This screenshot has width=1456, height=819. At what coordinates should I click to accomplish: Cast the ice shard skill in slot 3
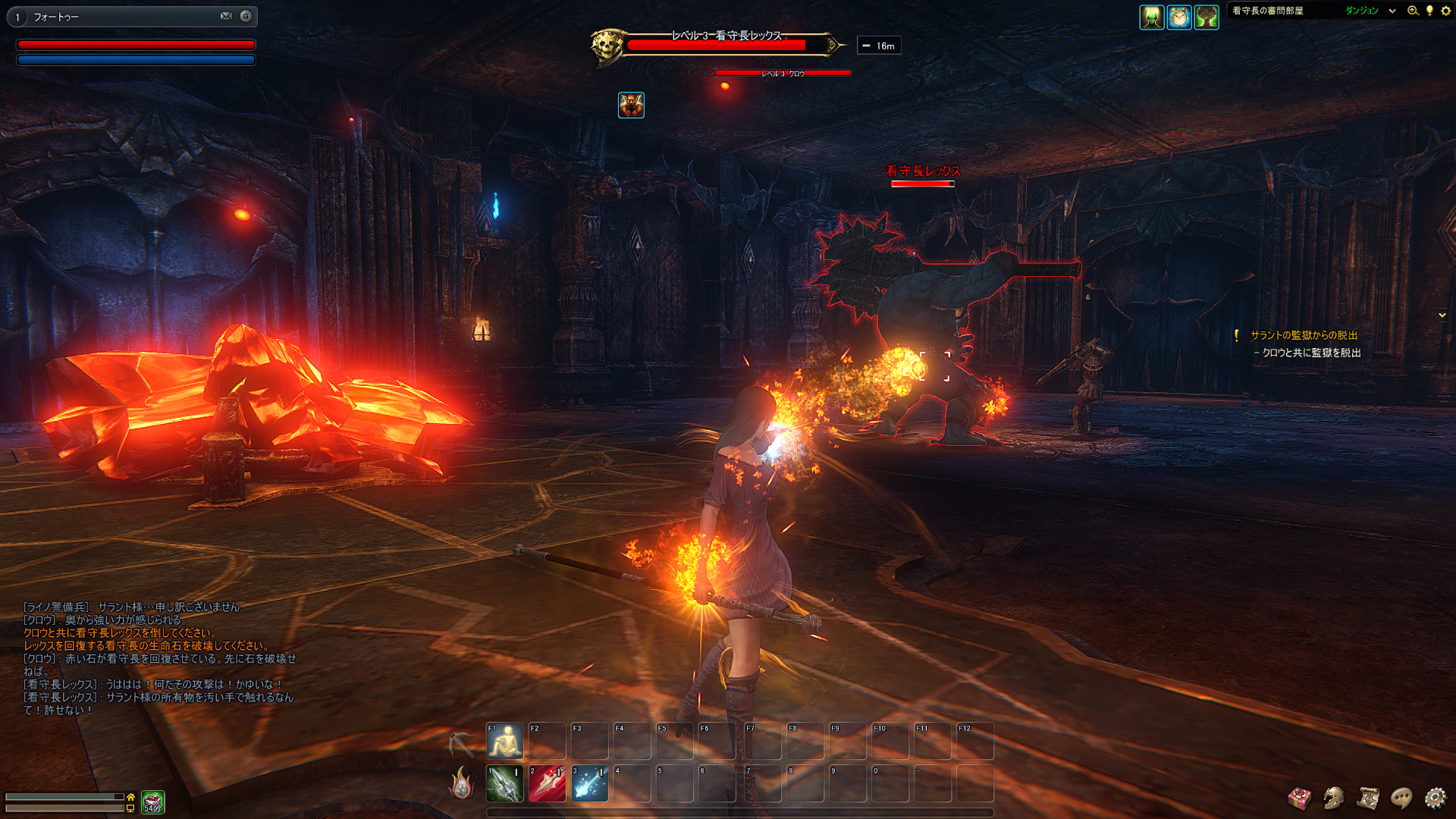(590, 783)
